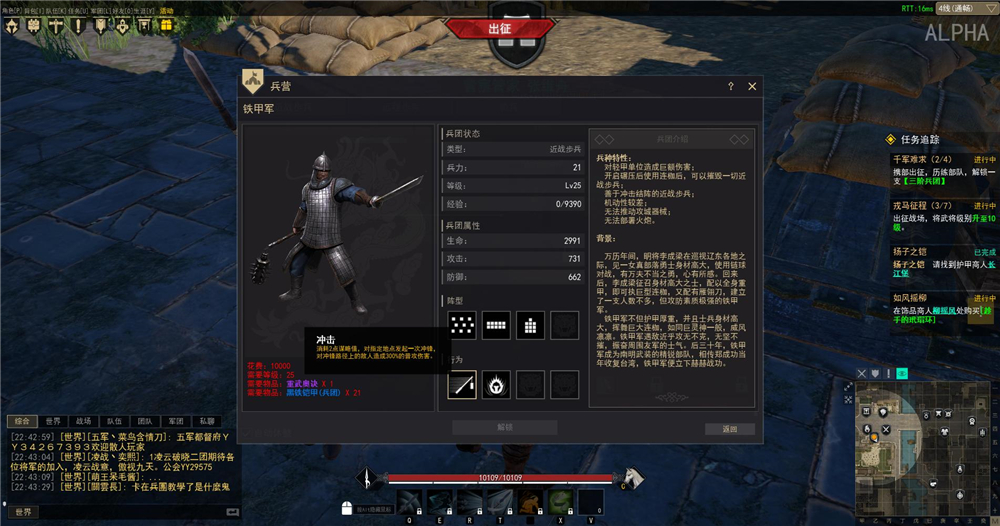
Task: Switch to the 私聊 private chat tab
Action: click(x=207, y=421)
